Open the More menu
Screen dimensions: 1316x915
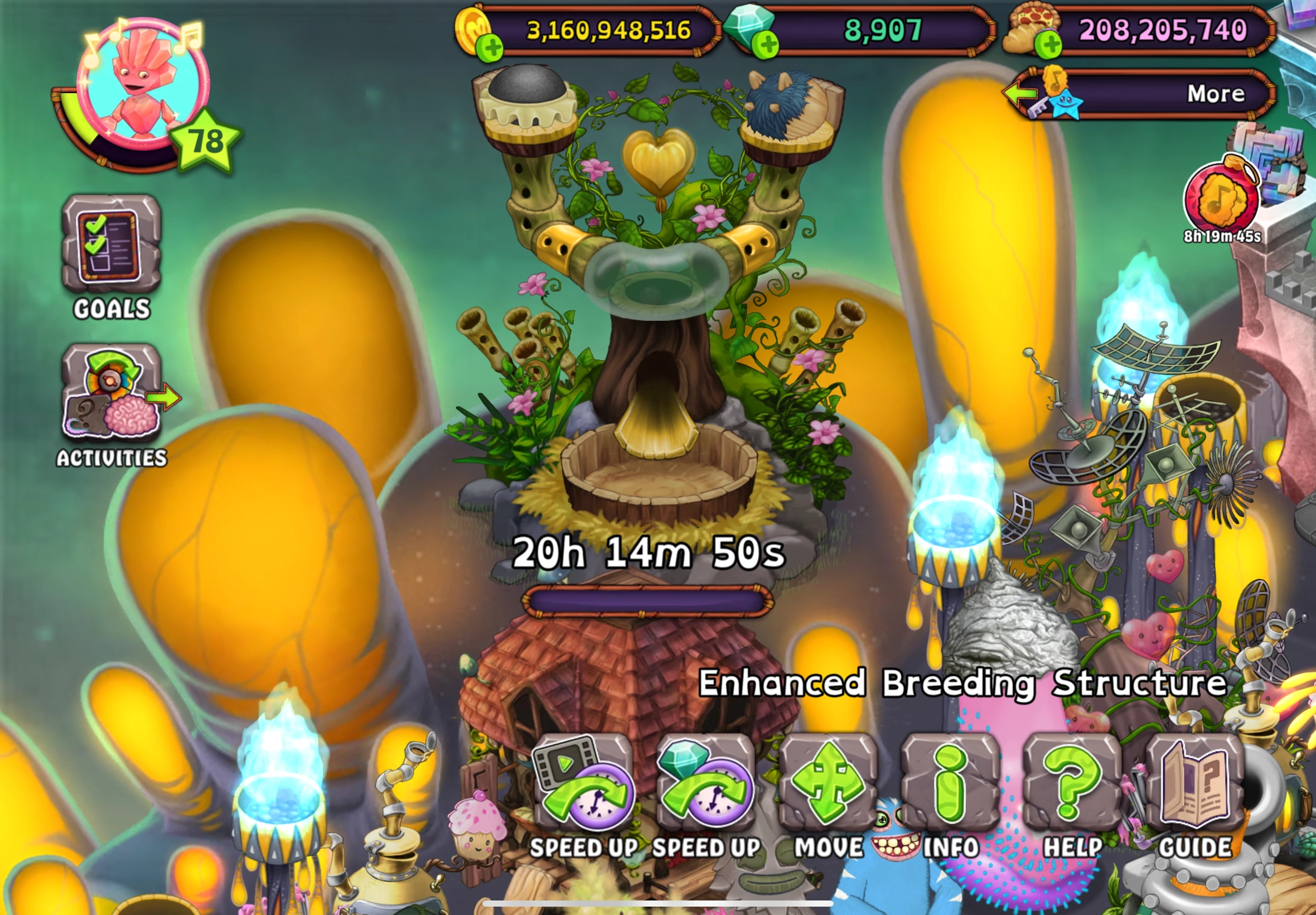(x=1215, y=93)
